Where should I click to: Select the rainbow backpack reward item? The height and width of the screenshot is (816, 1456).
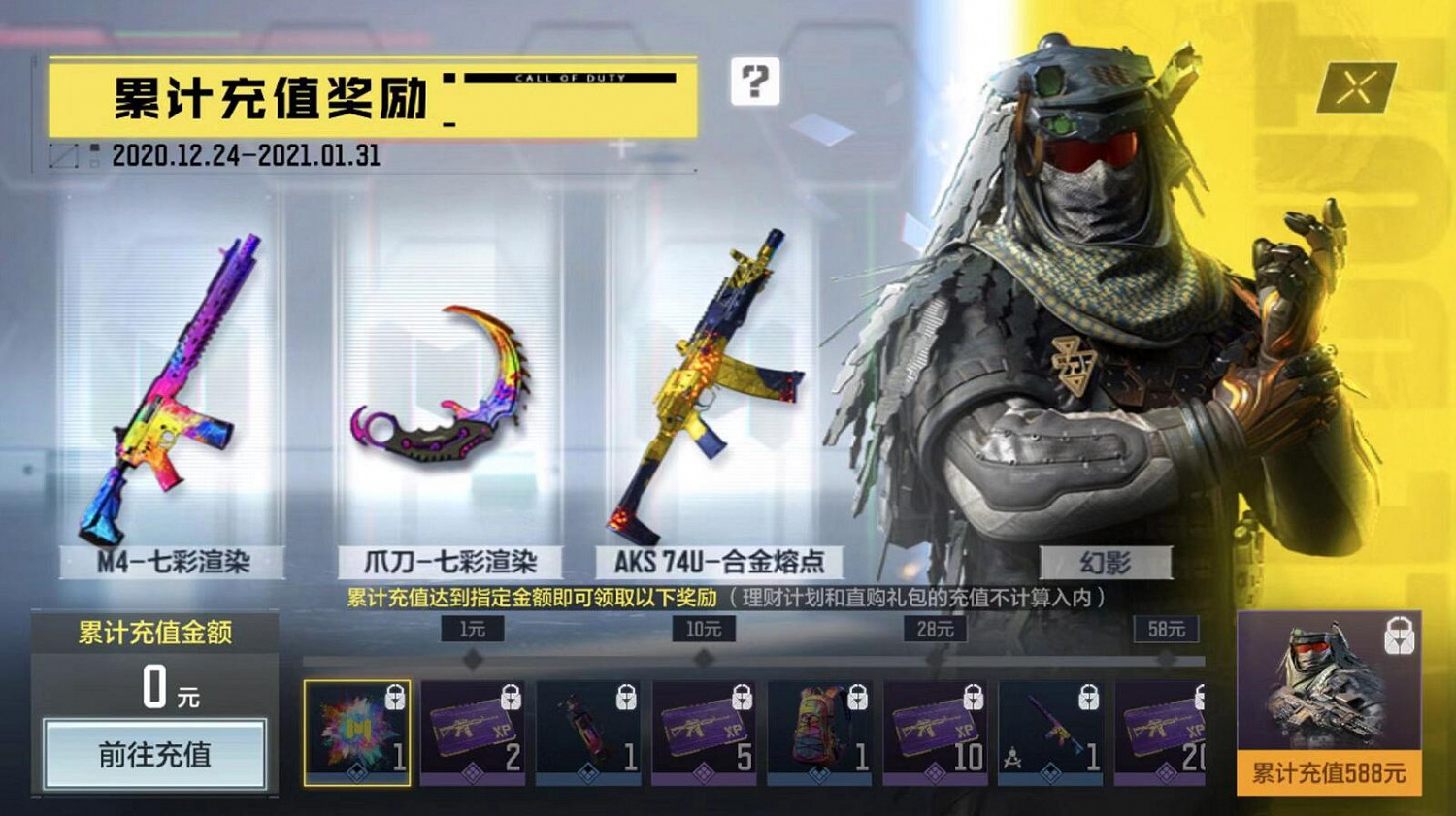coord(813,734)
